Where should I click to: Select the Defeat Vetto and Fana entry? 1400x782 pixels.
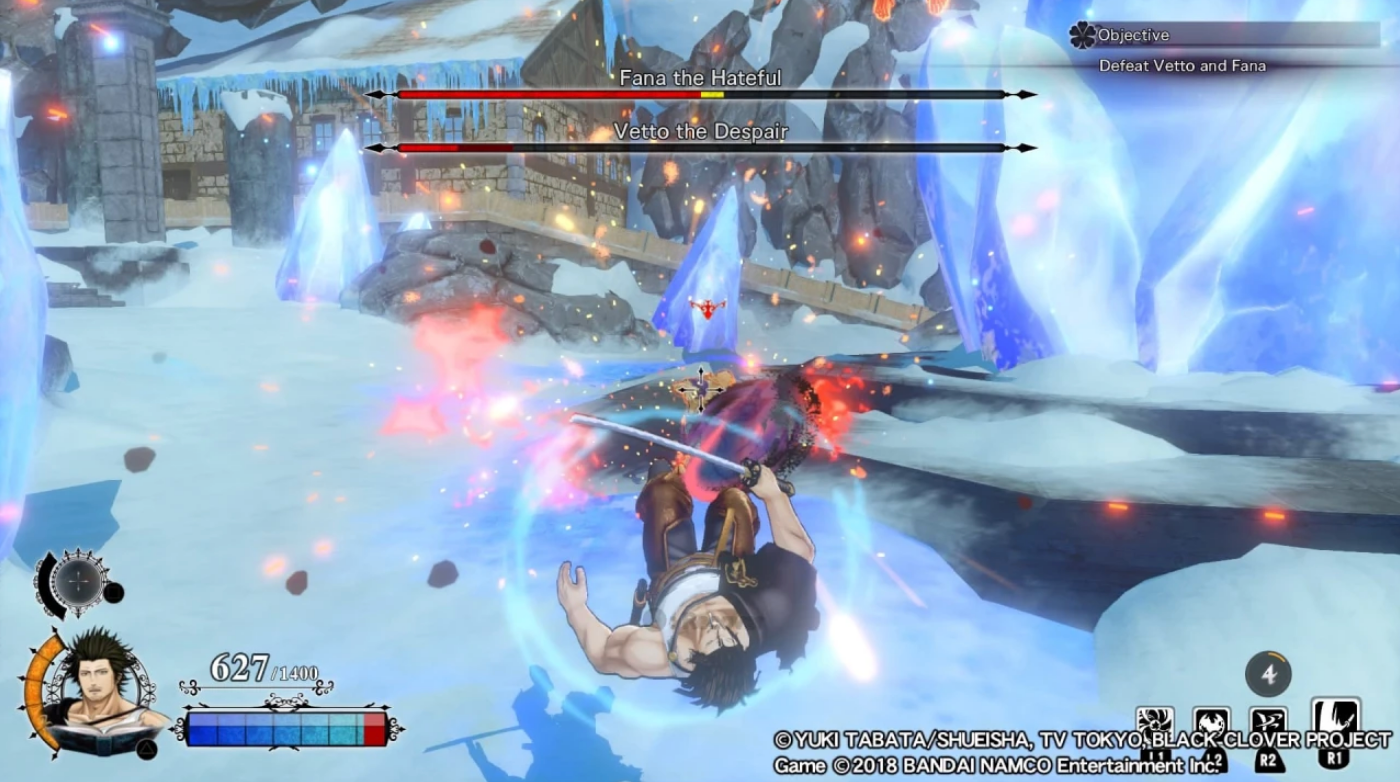click(x=1182, y=64)
